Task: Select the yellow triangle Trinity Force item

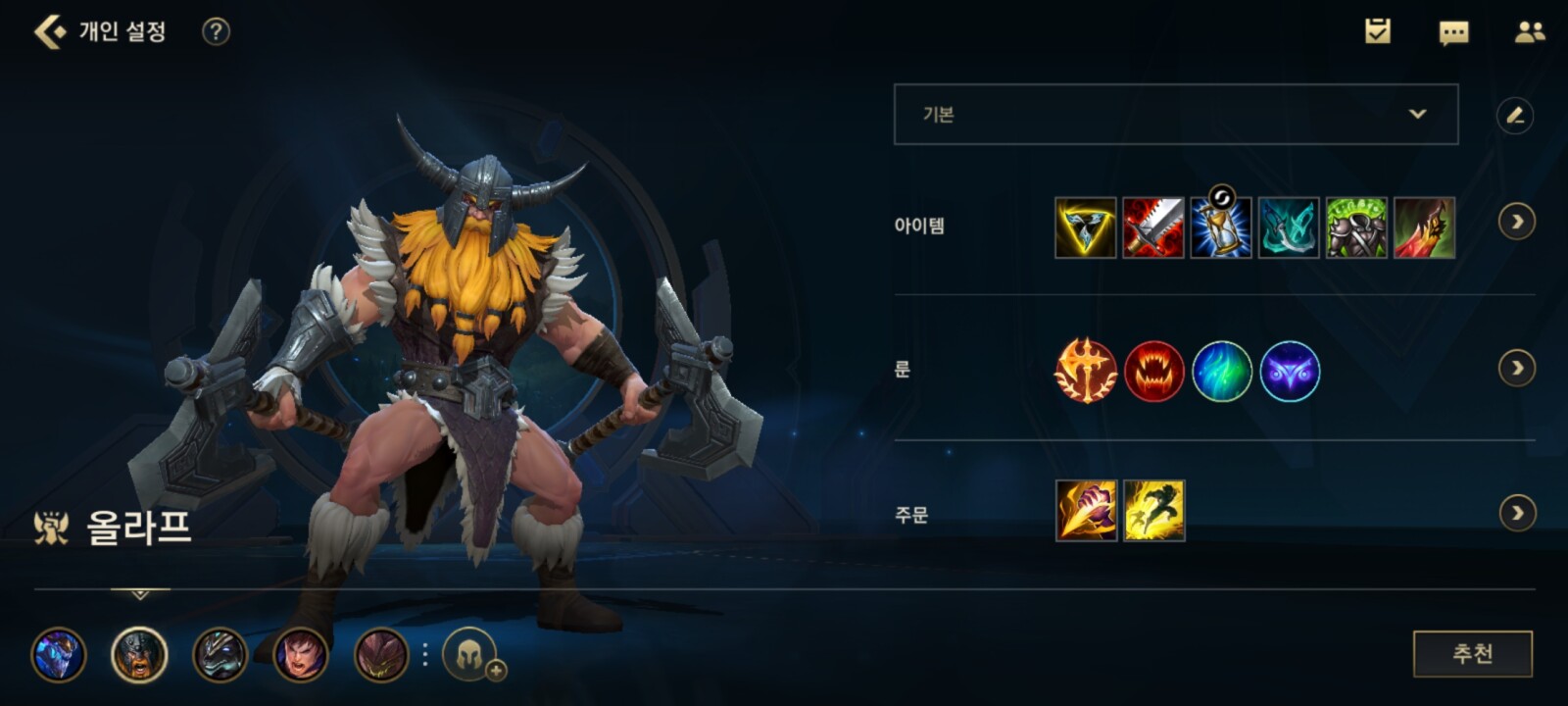Action: click(x=1085, y=227)
